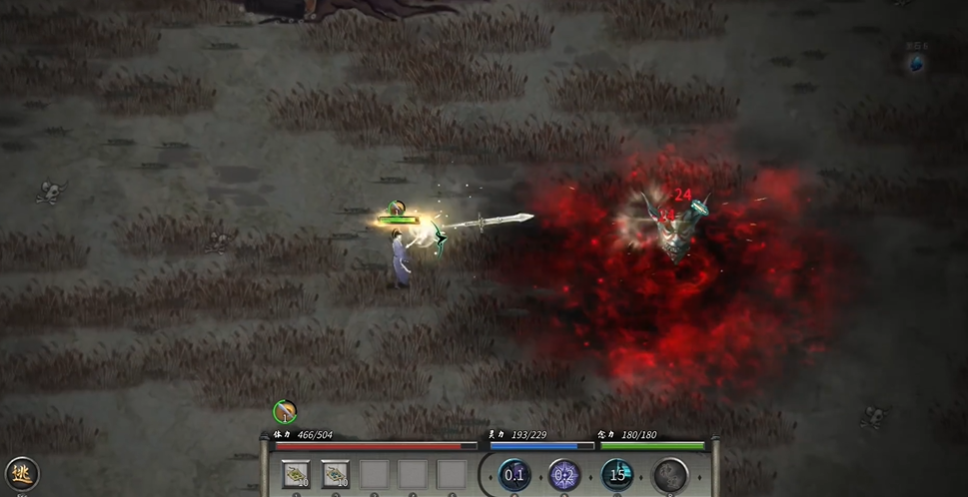Activate the skill showing 0.1 cooldown
Image resolution: width=968 pixels, height=497 pixels.
[514, 474]
